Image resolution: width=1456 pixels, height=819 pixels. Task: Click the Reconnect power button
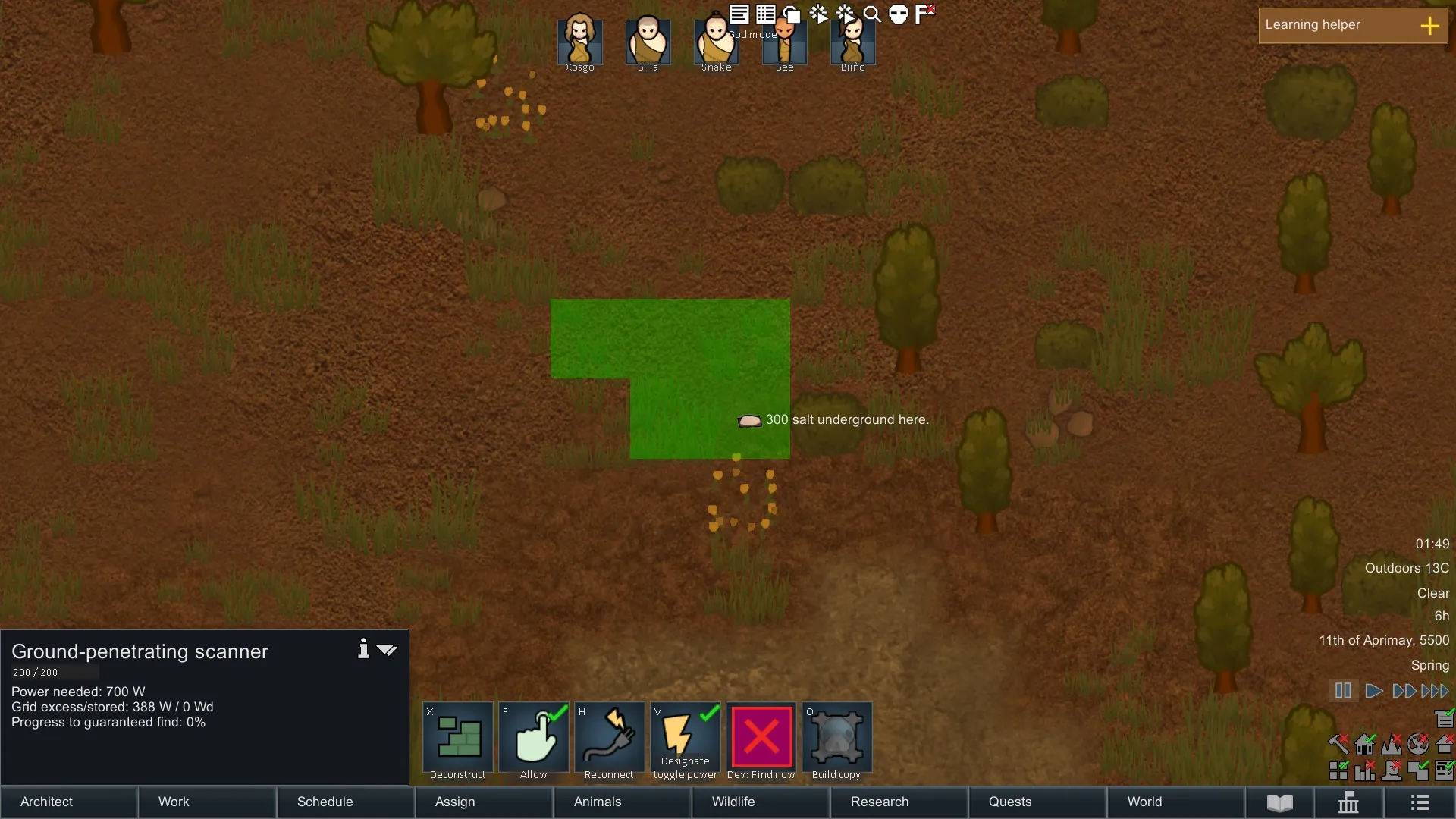point(610,738)
